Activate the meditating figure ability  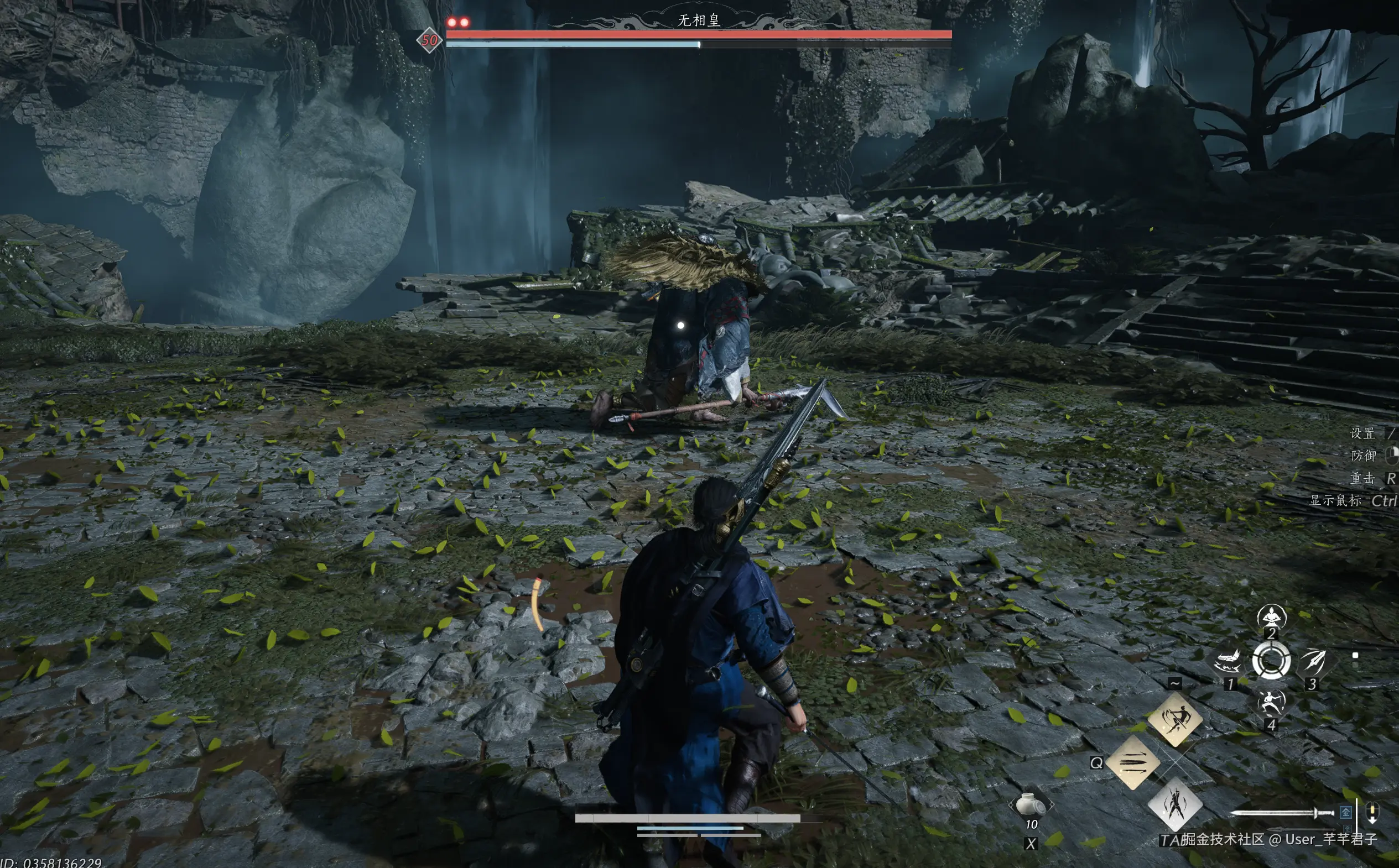(x=1272, y=617)
